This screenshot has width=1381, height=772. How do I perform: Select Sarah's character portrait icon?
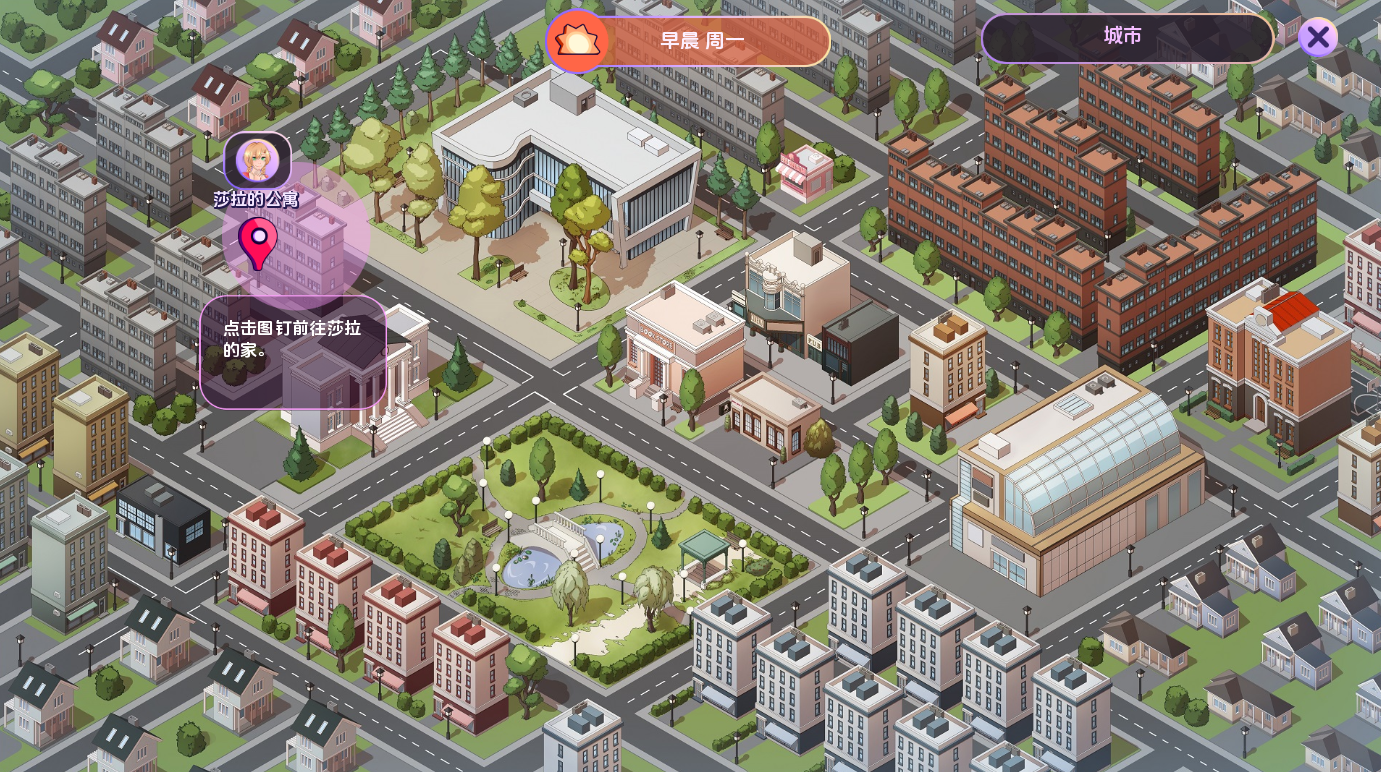257,160
